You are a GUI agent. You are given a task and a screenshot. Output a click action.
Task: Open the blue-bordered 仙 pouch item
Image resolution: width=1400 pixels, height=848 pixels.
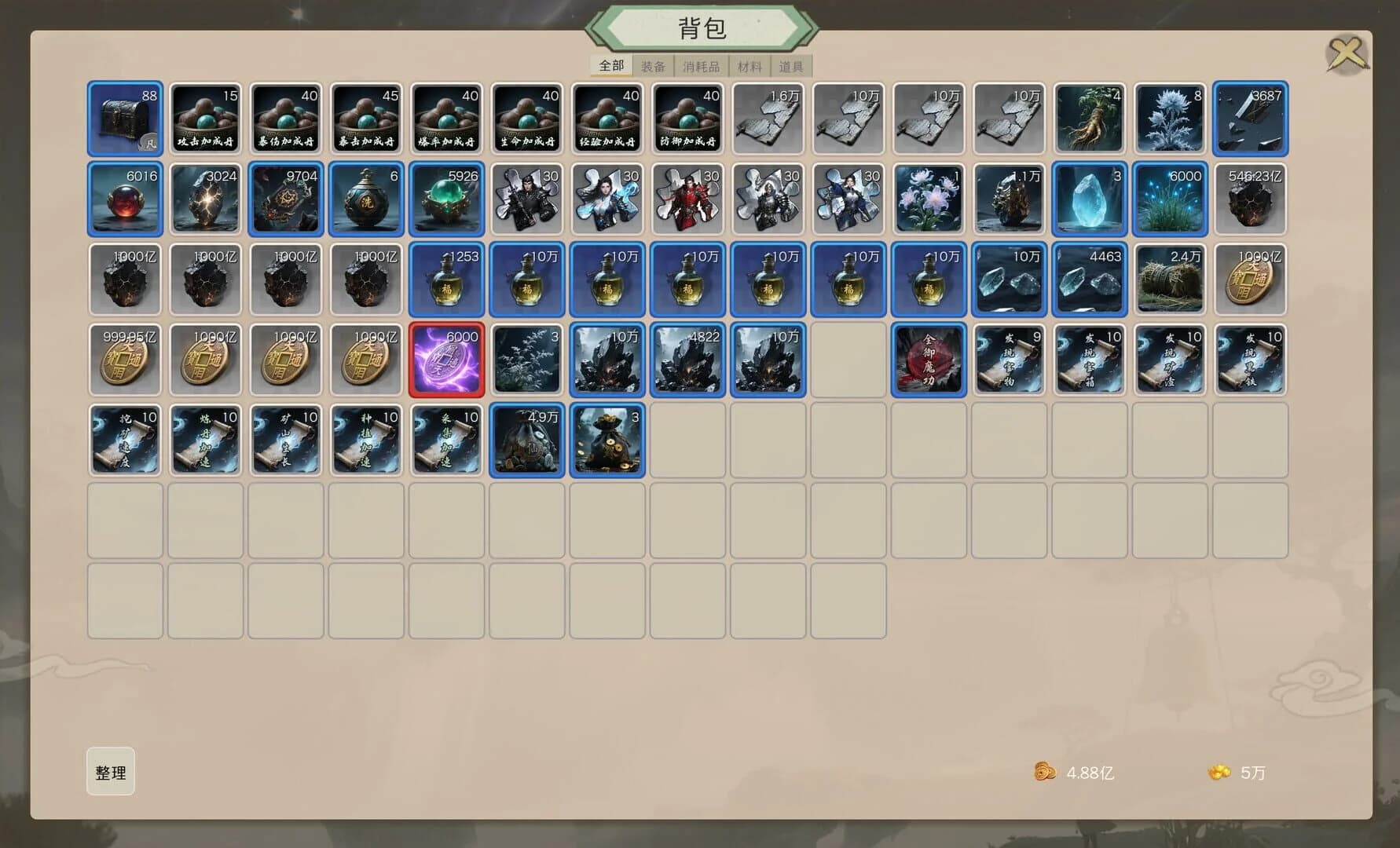(x=528, y=440)
